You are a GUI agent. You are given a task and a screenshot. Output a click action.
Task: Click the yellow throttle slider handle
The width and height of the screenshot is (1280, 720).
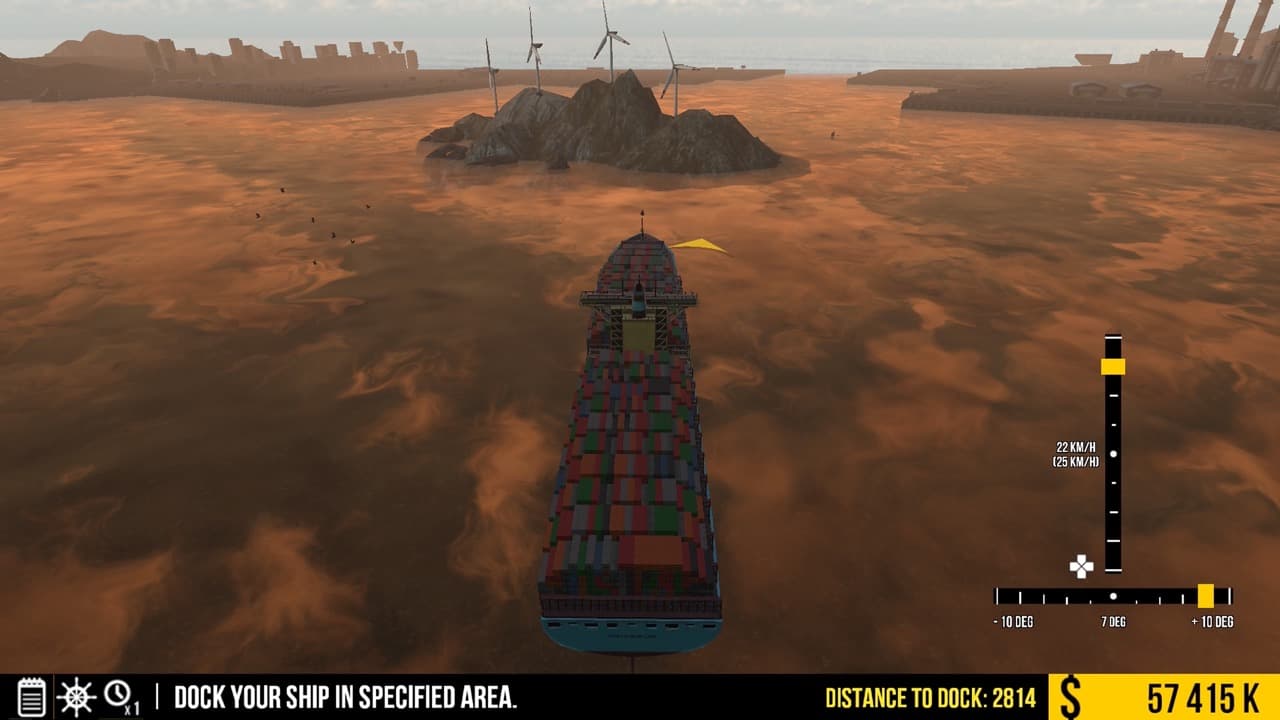pos(1113,366)
